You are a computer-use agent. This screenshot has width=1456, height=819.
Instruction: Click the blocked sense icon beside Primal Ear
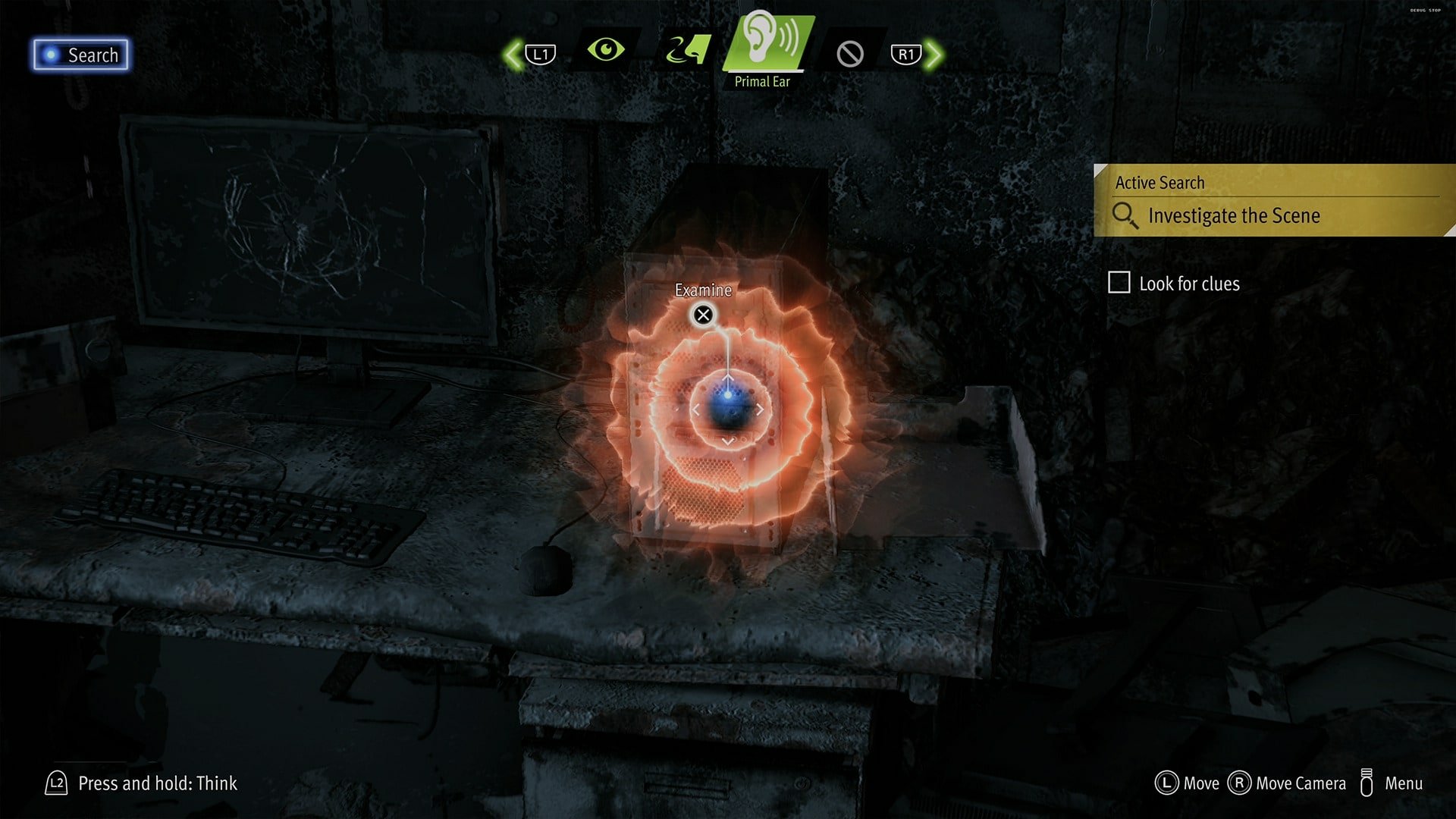click(849, 53)
